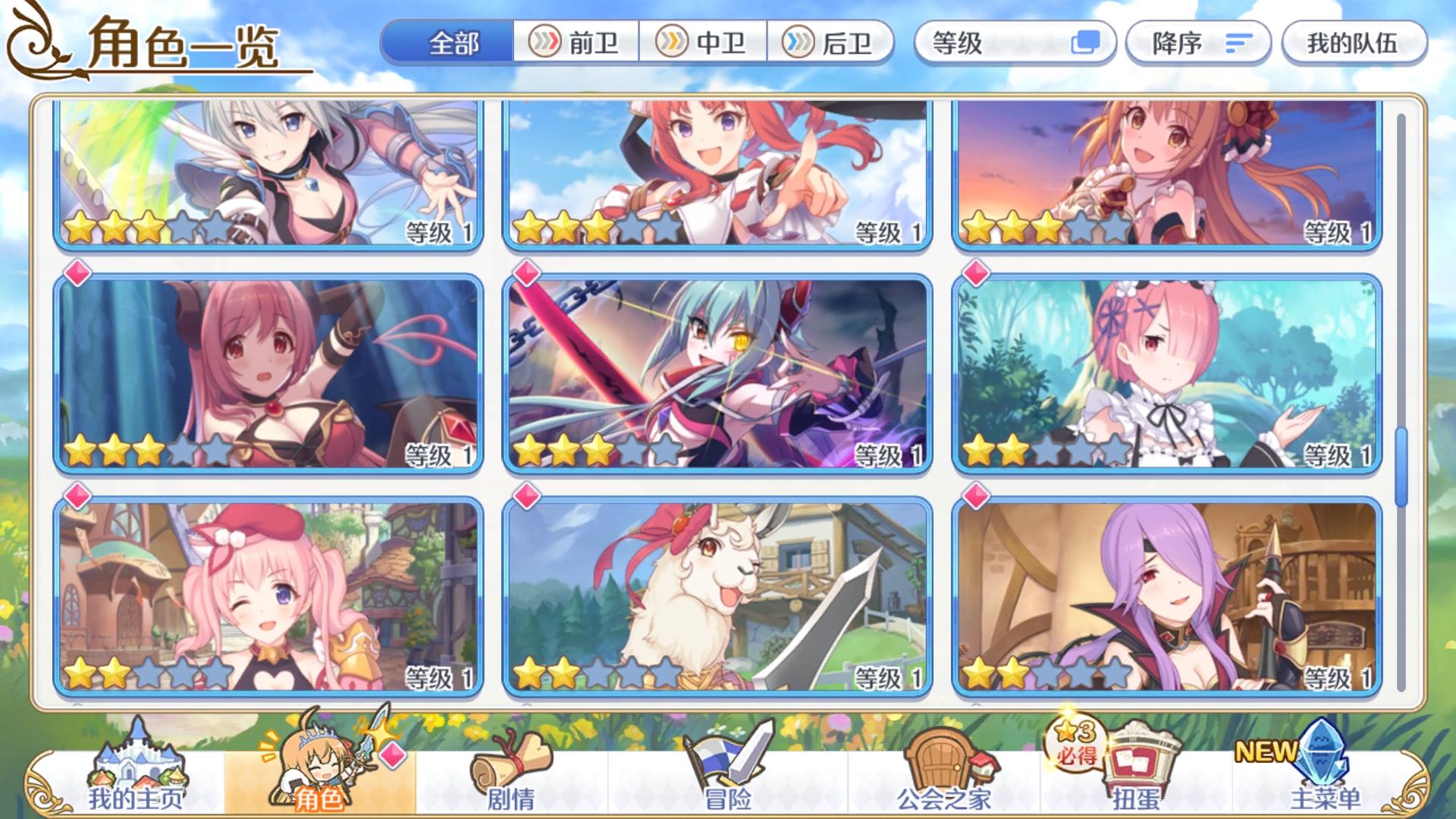Select the highlighted 角色 tab
This screenshot has width=1456, height=819.
318,789
